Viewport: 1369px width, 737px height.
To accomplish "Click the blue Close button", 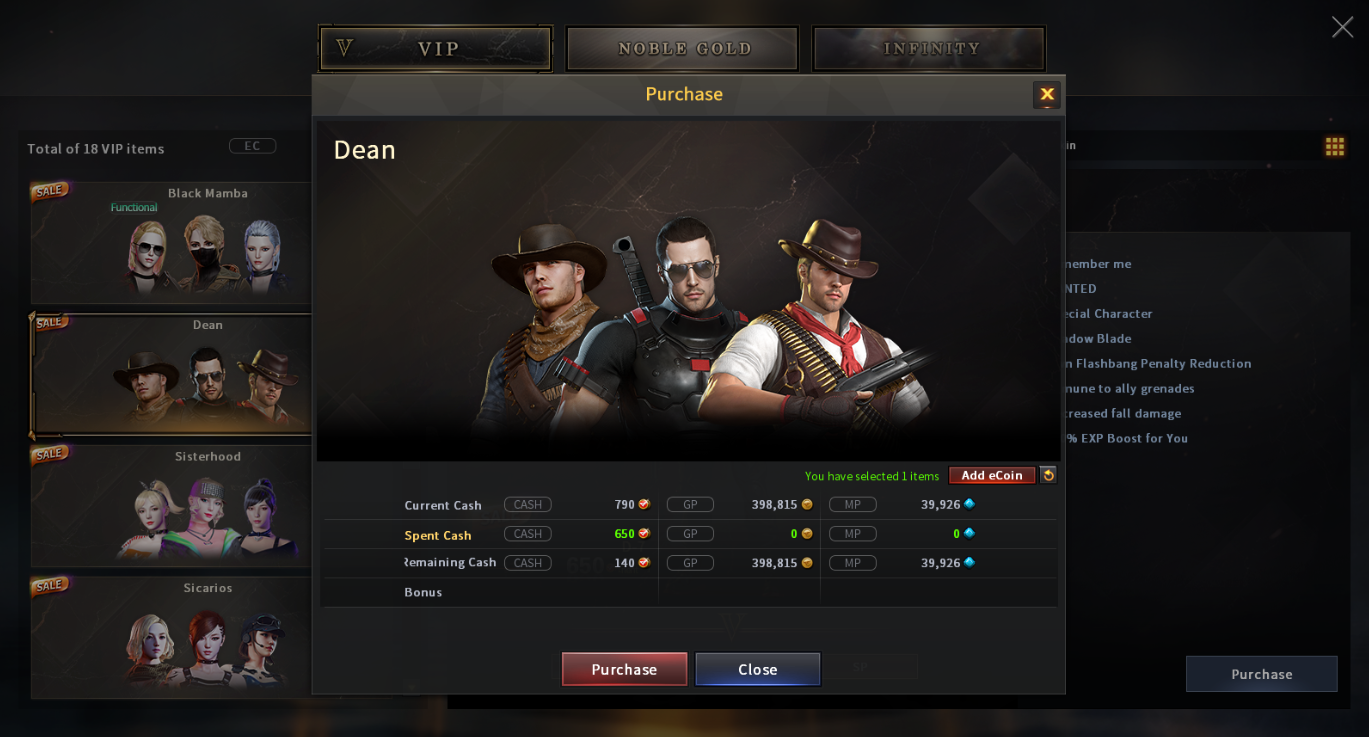I will click(757, 669).
